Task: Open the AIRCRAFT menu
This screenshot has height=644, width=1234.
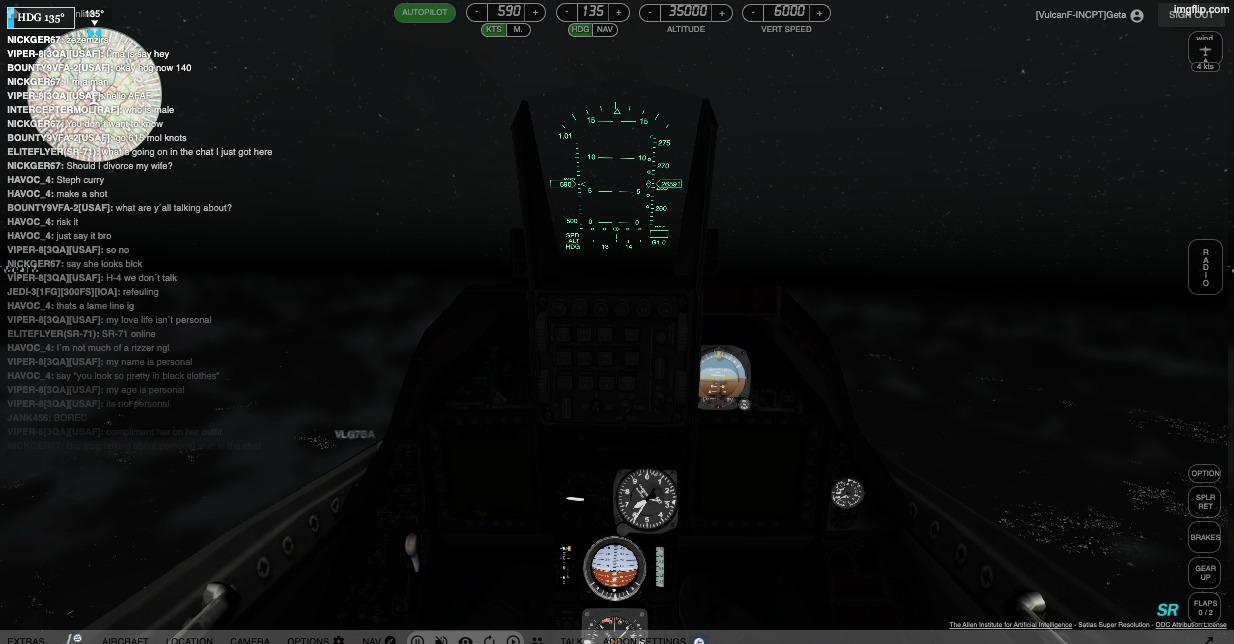Action: (125, 640)
